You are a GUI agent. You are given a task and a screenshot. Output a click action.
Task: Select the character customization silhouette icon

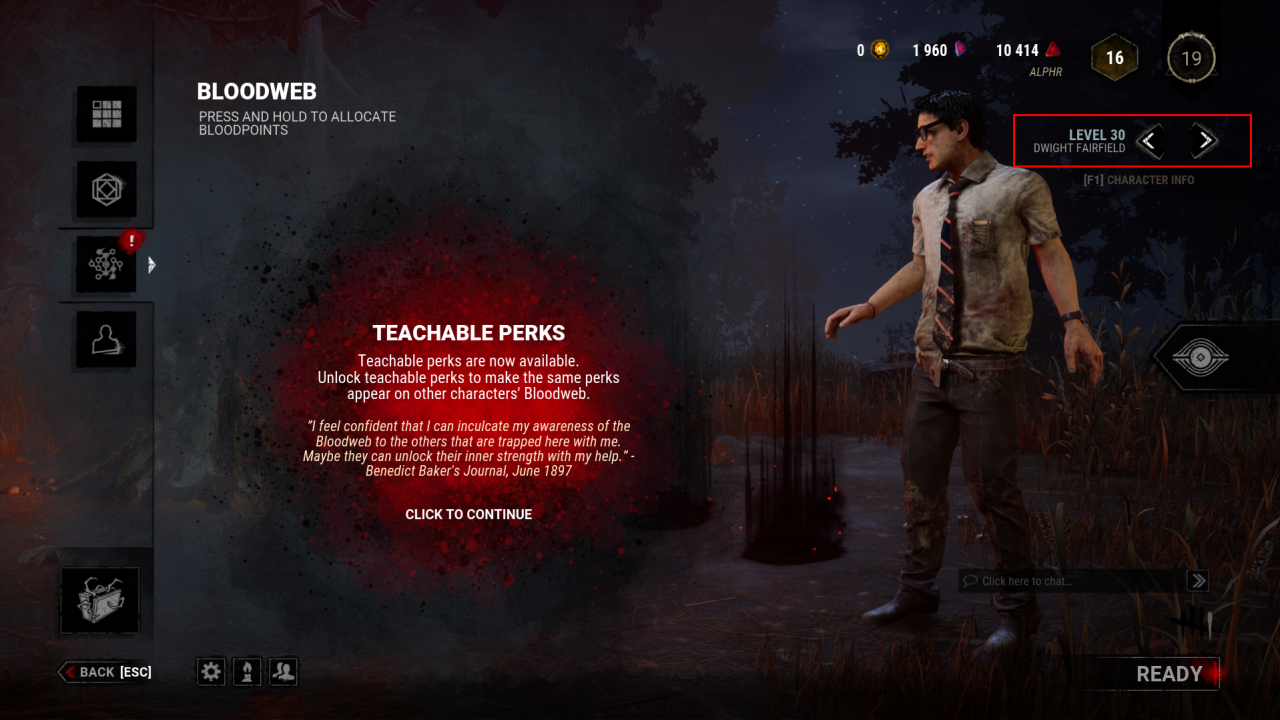(x=105, y=339)
